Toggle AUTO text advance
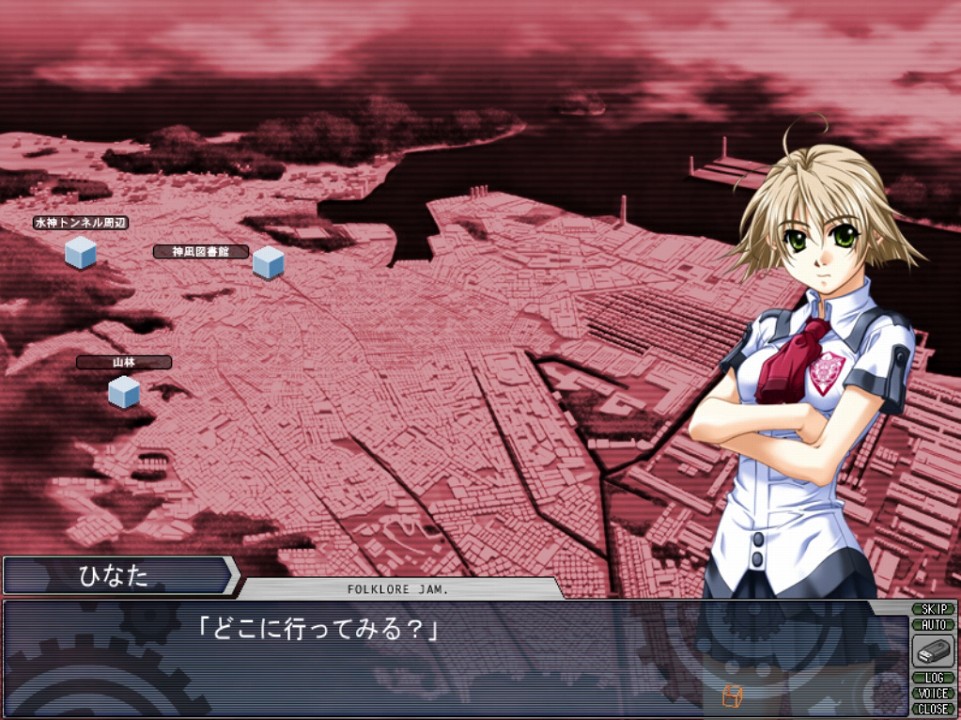This screenshot has height=720, width=961. click(x=933, y=624)
